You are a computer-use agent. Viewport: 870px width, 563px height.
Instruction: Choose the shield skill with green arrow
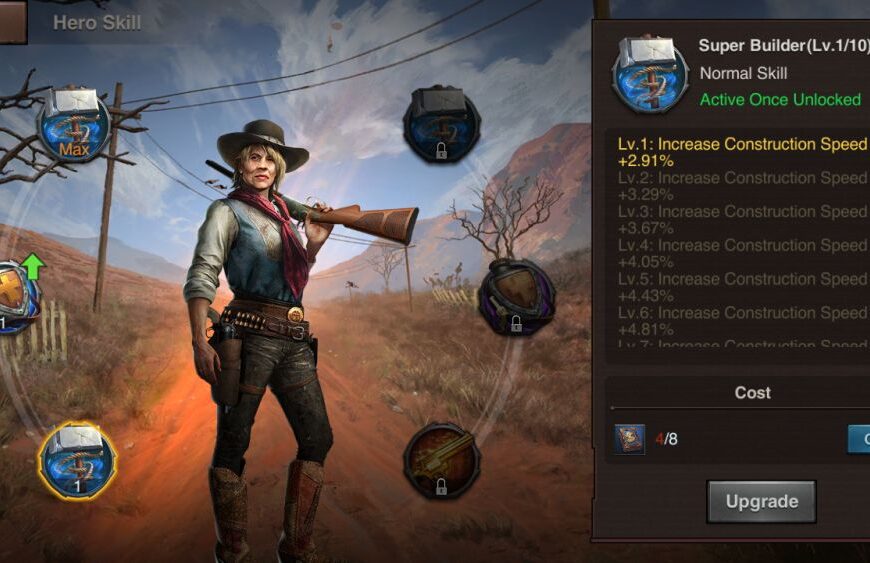click(15, 297)
